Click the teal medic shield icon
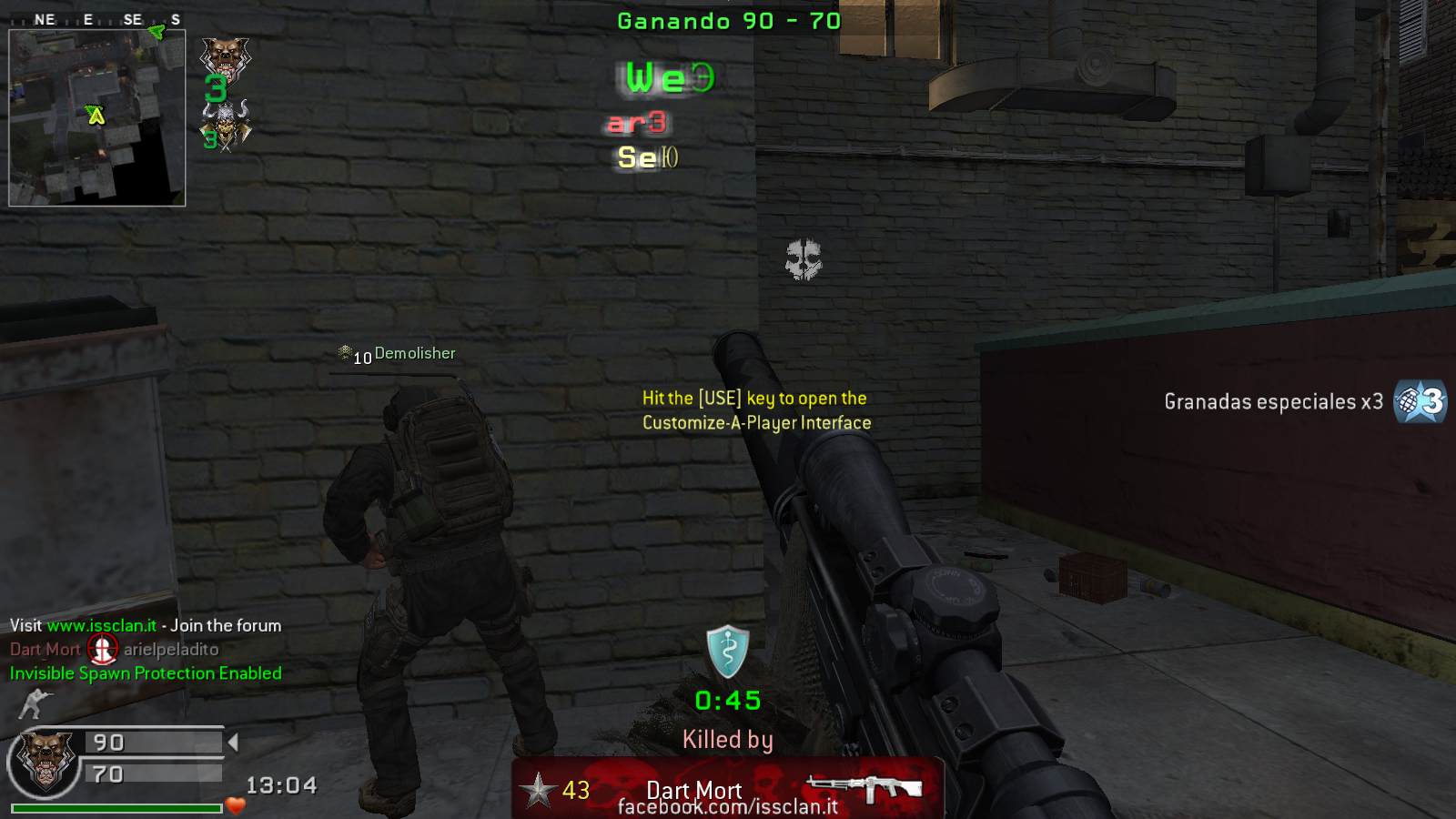 pos(728,652)
